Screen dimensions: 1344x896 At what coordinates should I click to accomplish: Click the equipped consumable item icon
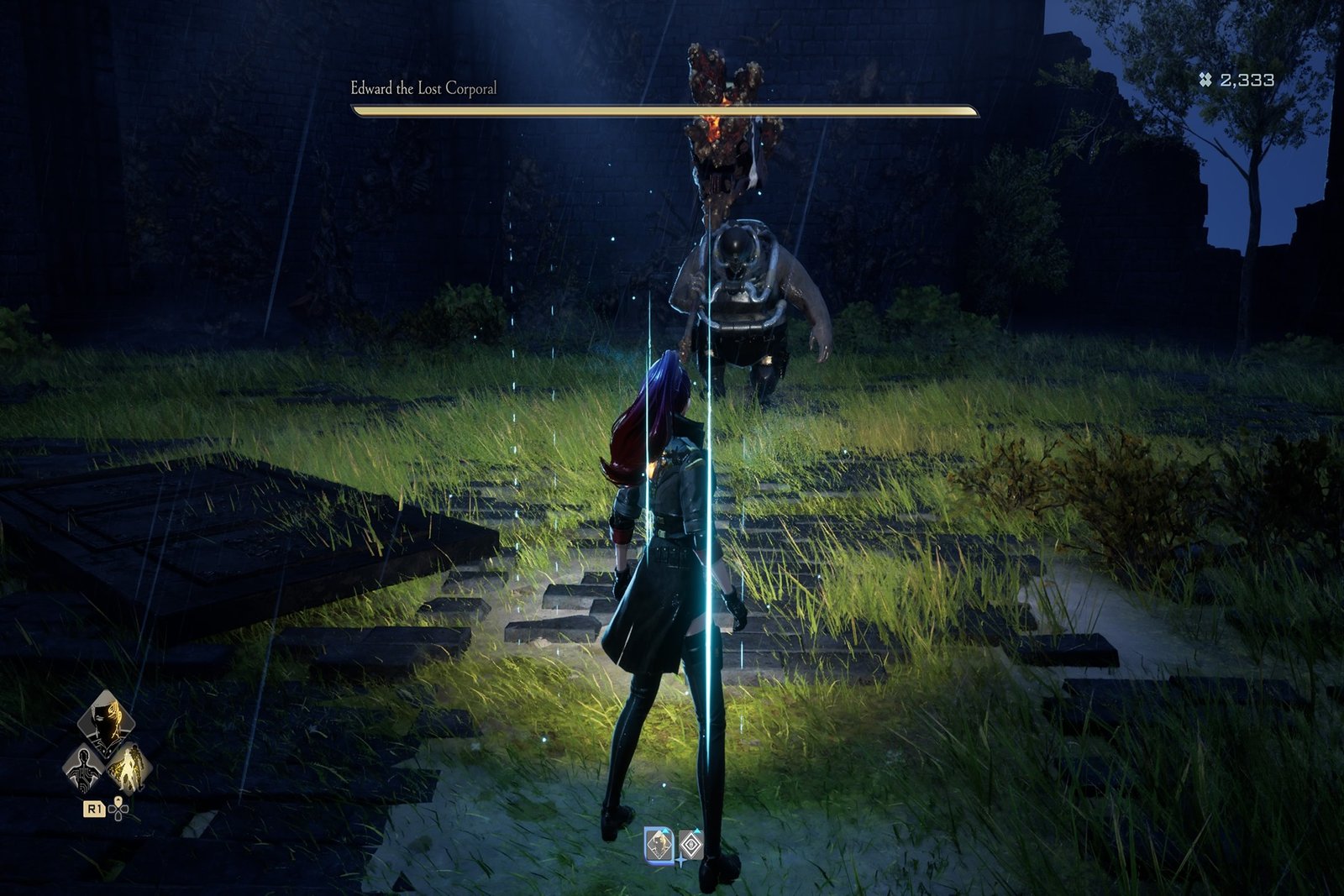click(x=659, y=845)
